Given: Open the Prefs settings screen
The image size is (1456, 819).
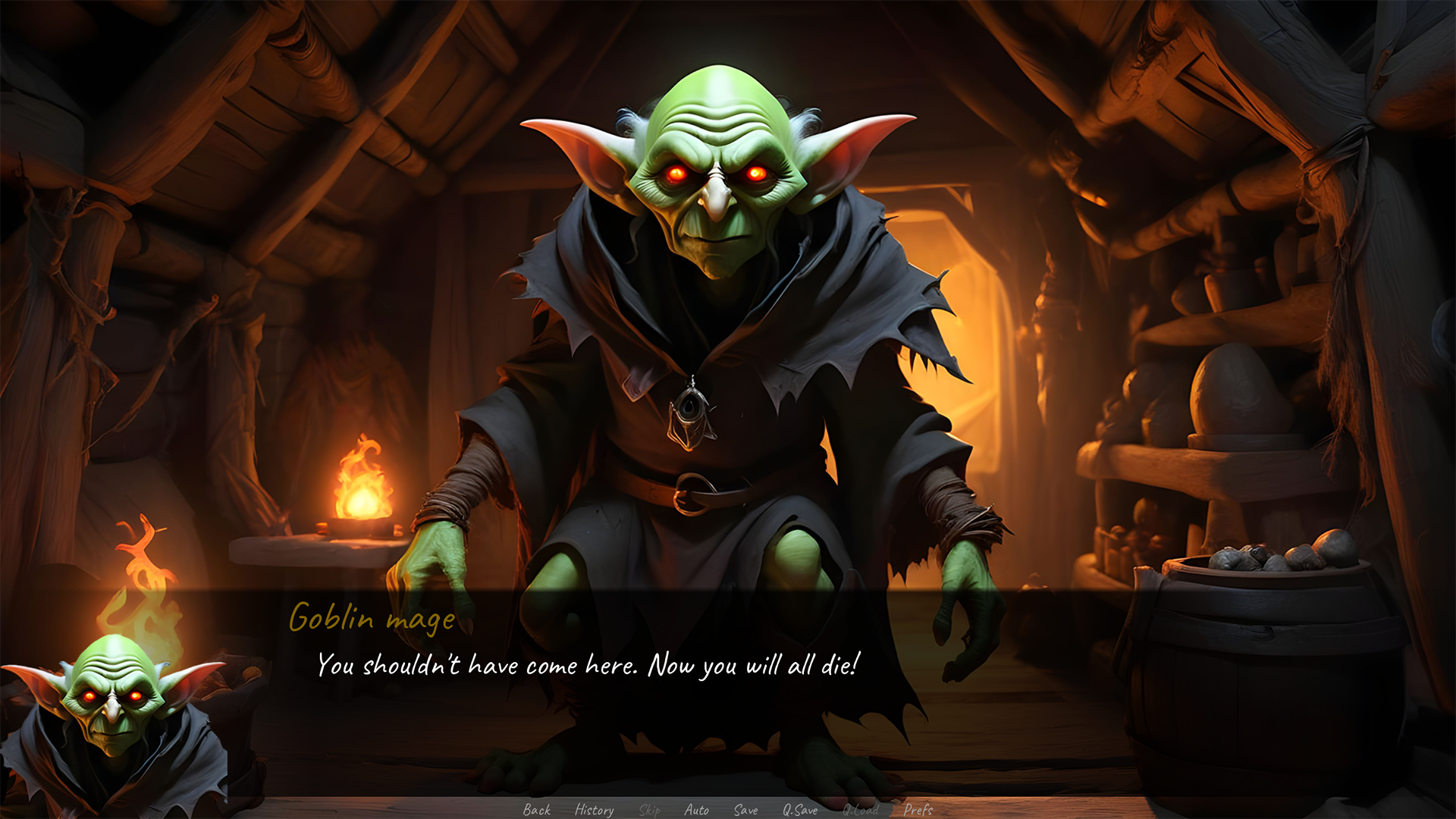Looking at the screenshot, I should pos(918,811).
